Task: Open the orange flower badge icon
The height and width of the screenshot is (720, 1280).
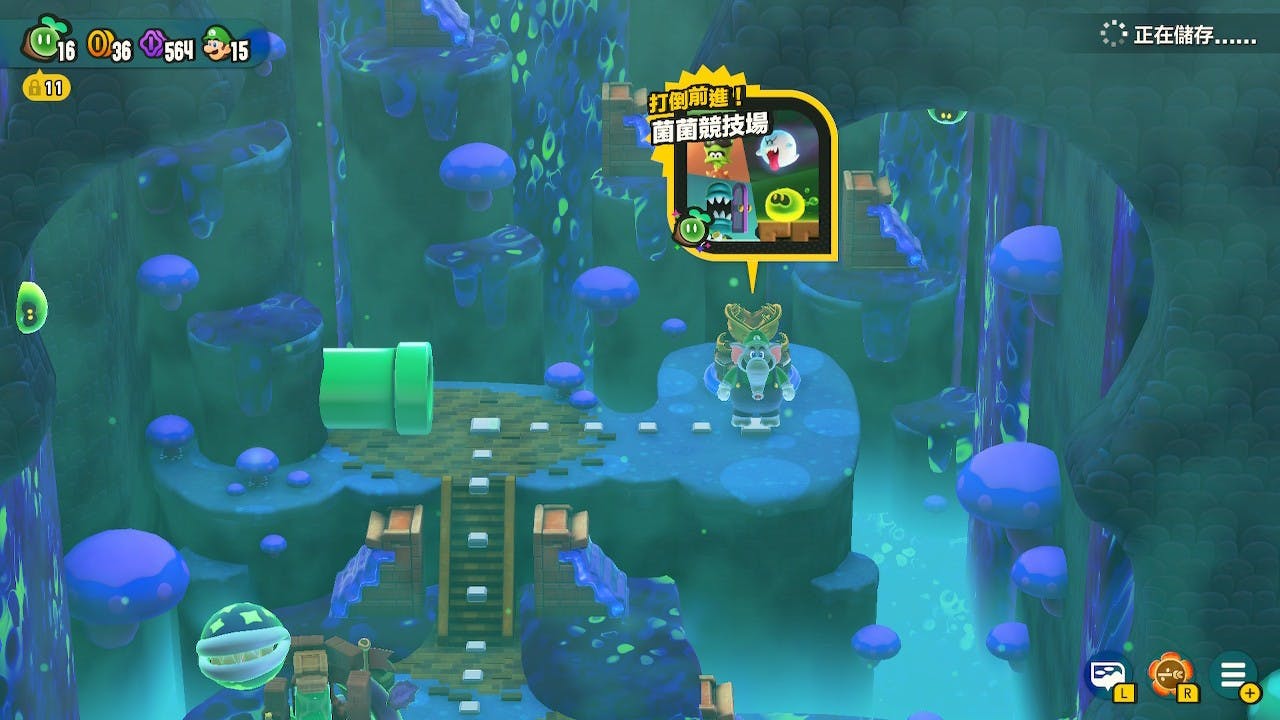Action: coord(1169,676)
